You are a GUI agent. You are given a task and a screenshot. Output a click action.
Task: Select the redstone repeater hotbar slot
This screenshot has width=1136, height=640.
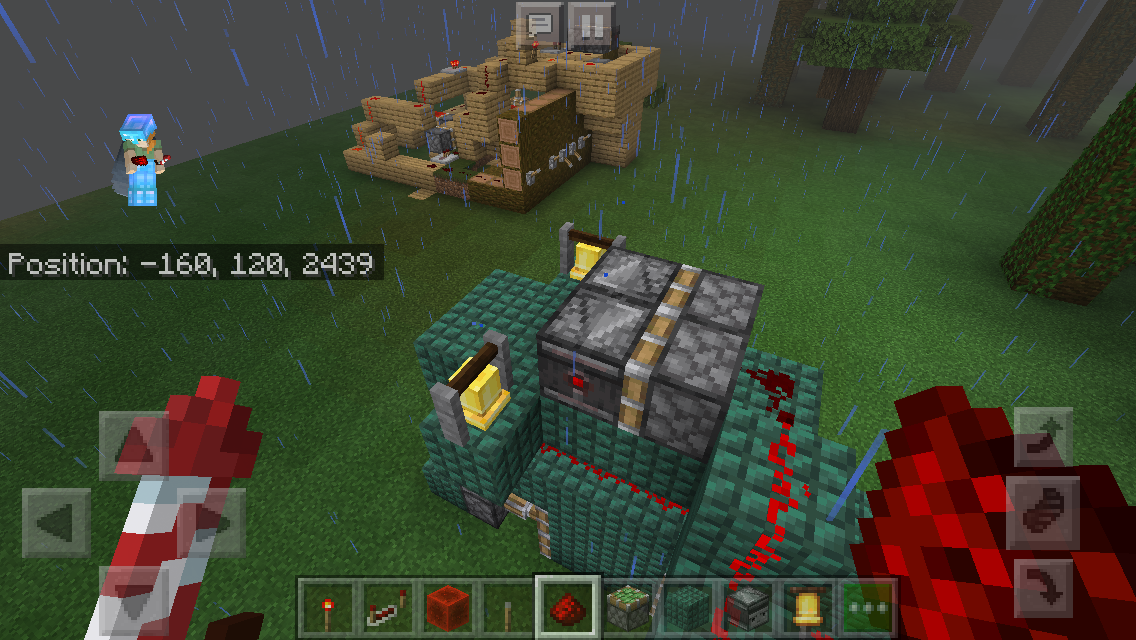point(387,607)
